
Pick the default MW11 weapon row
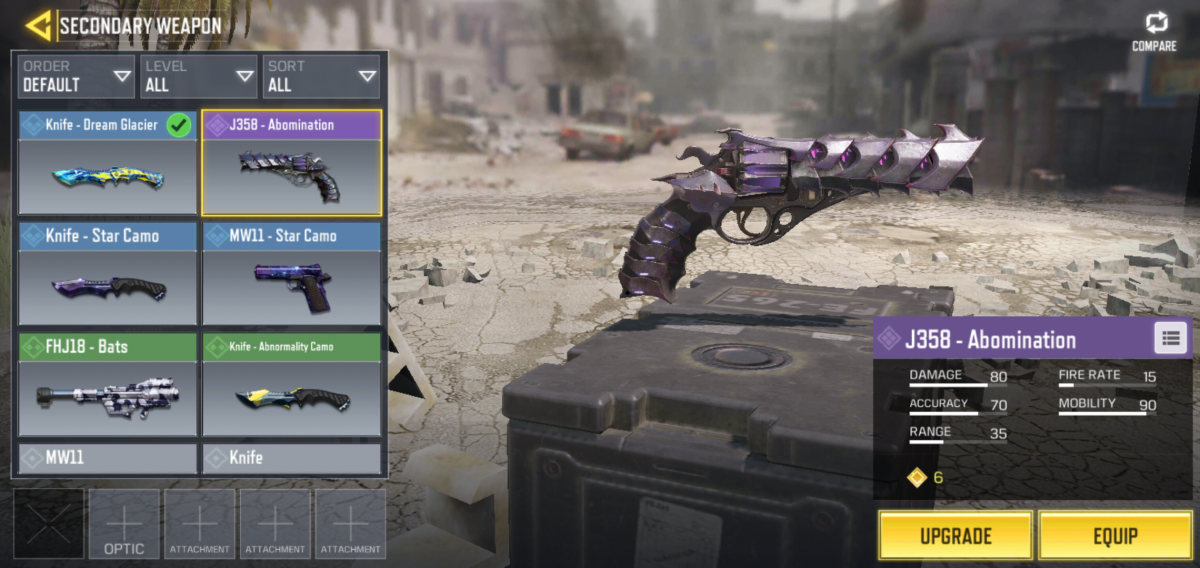pyautogui.click(x=107, y=458)
